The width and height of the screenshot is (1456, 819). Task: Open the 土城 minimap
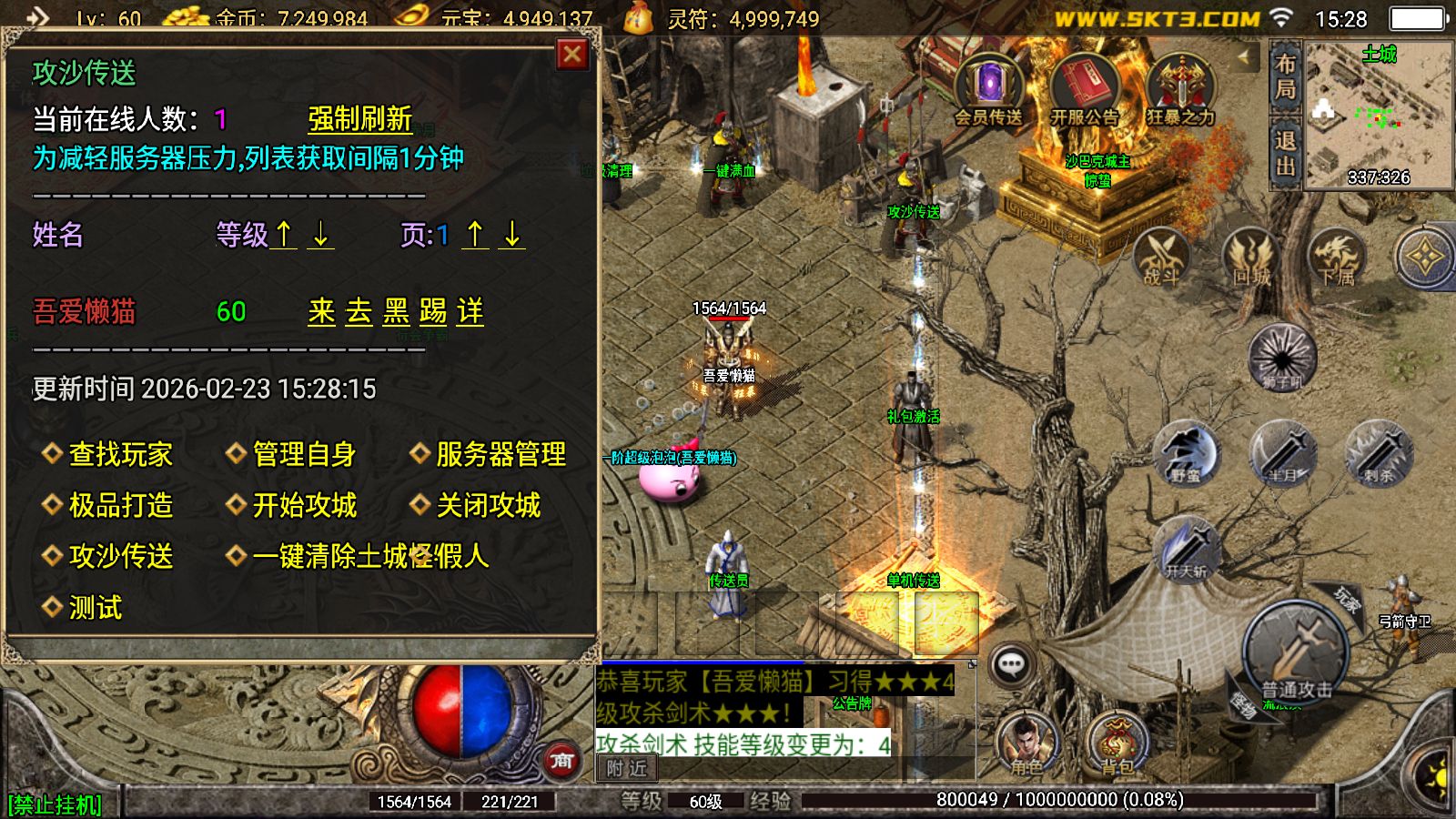coord(1378,114)
